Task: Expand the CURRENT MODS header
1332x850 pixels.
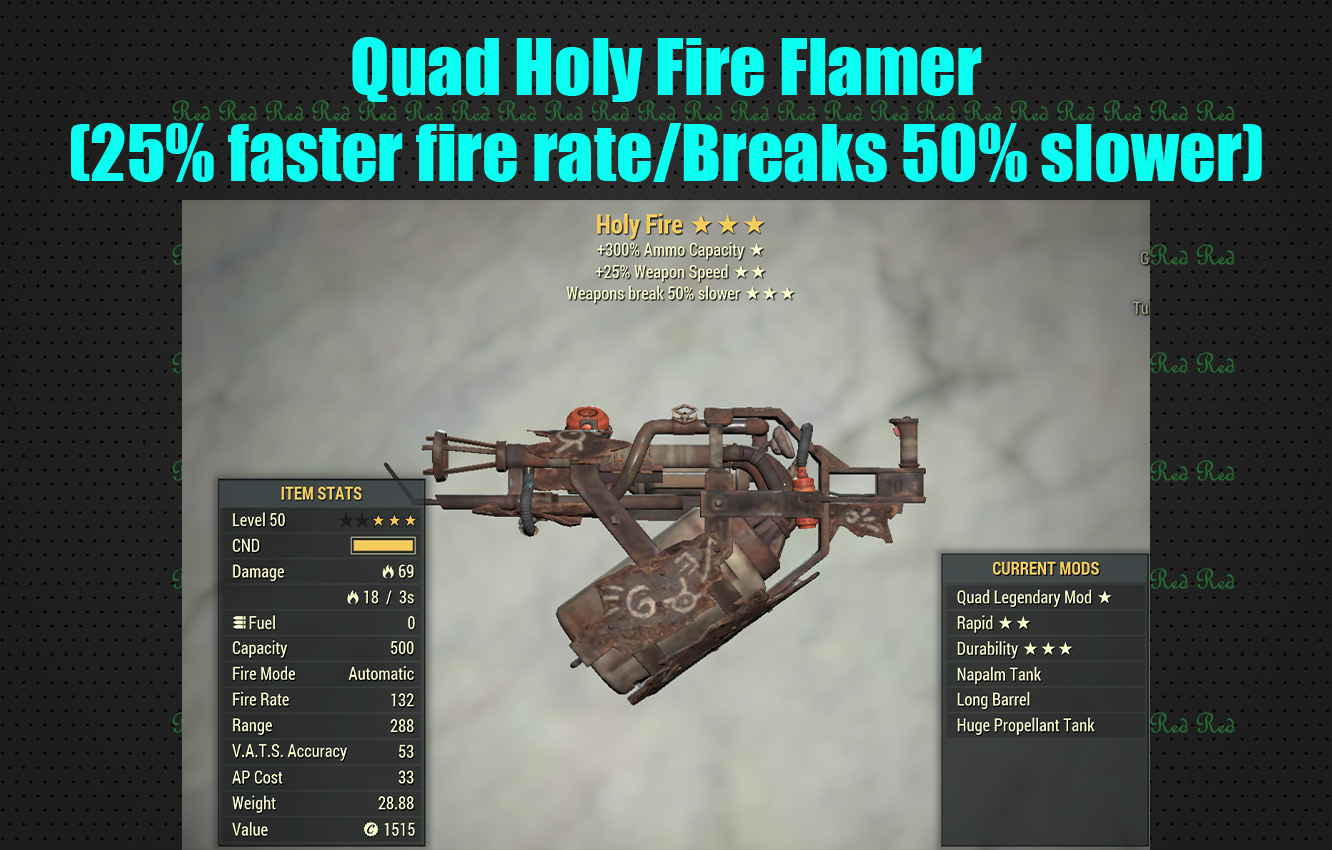Action: point(1045,568)
